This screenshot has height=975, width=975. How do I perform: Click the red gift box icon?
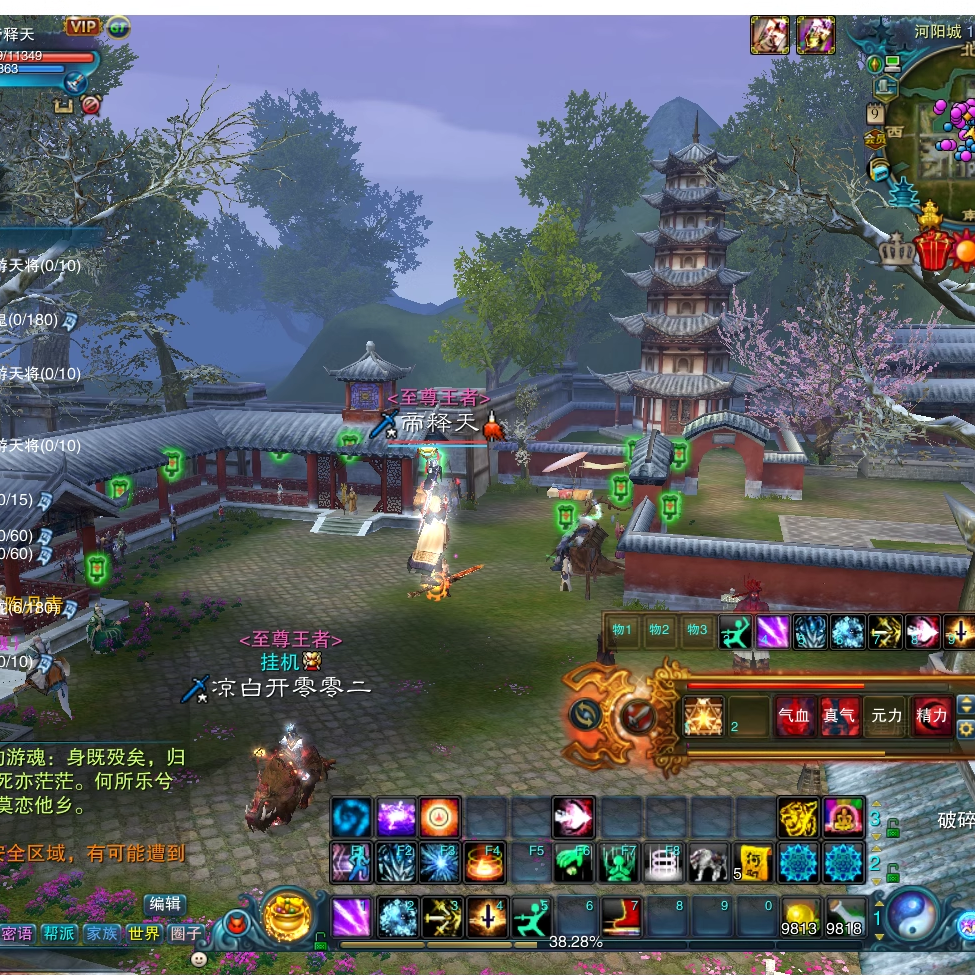[x=933, y=248]
